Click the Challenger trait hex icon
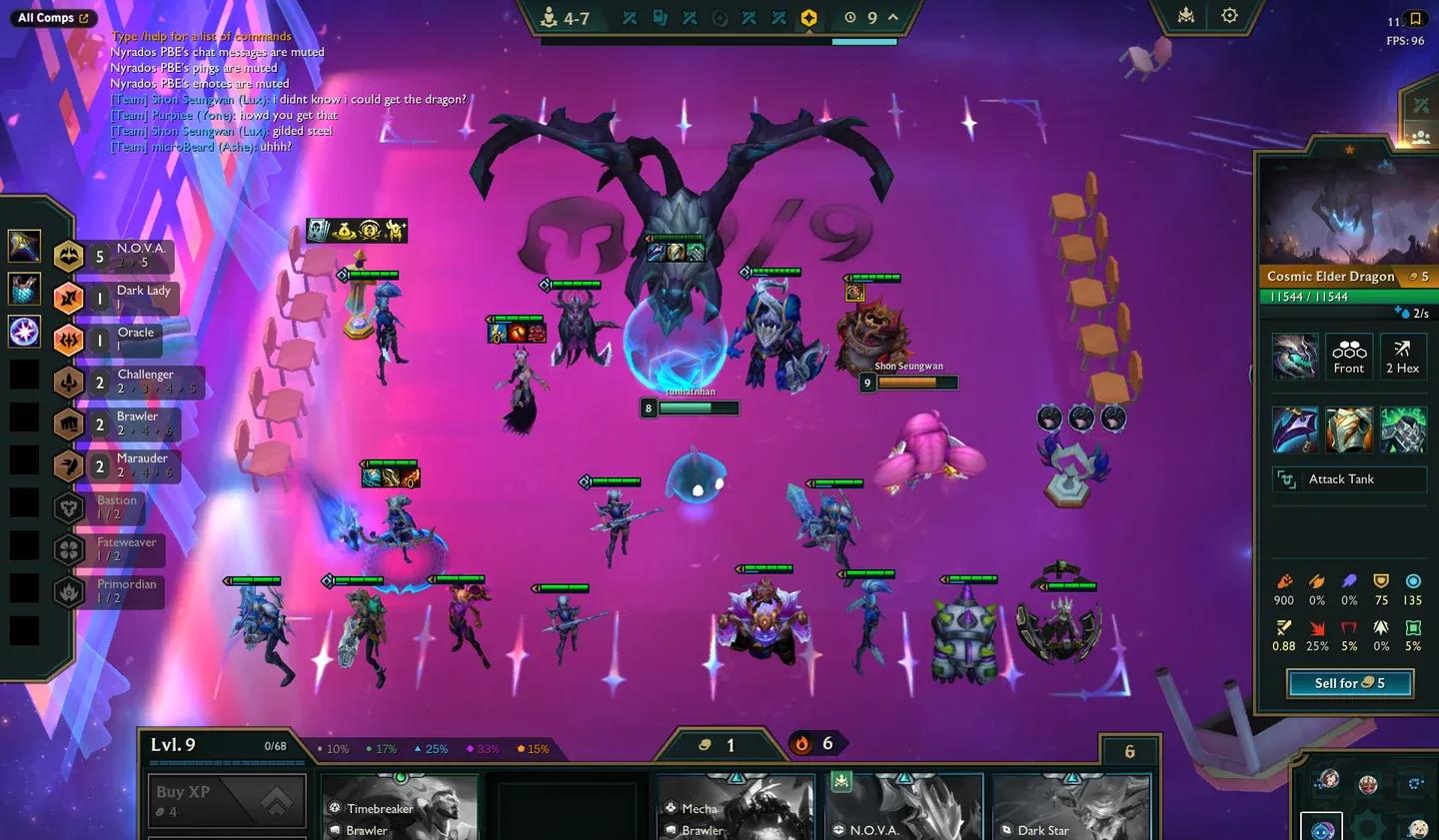Image resolution: width=1439 pixels, height=840 pixels. tap(67, 383)
